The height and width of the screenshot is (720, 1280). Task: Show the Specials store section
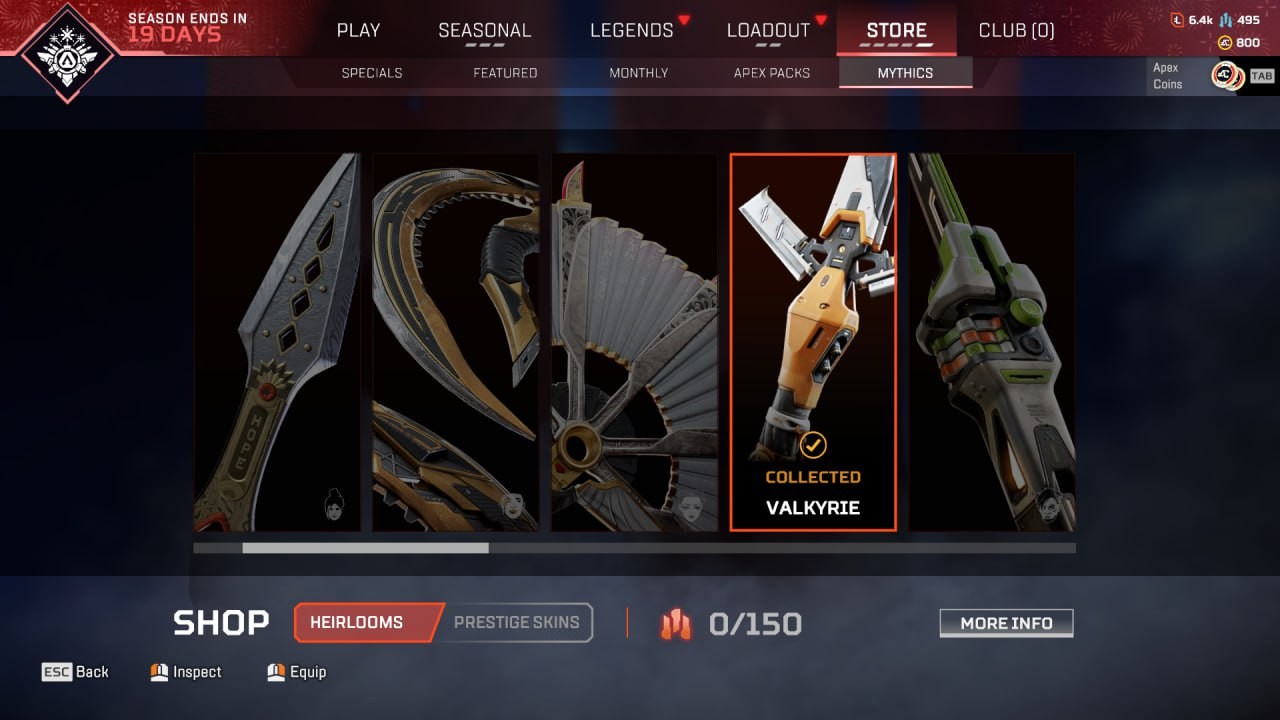point(372,73)
